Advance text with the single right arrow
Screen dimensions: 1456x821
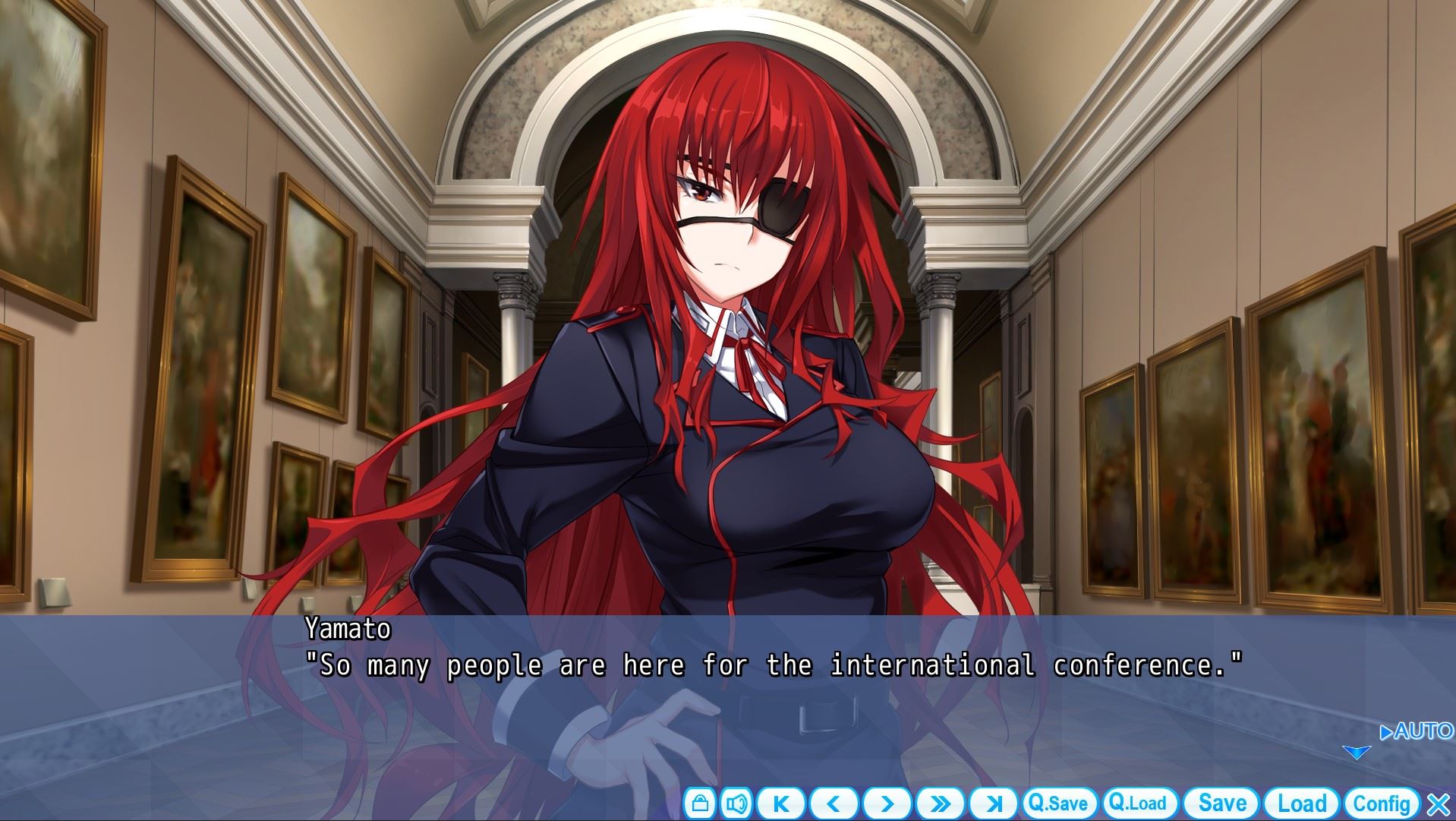tap(887, 804)
